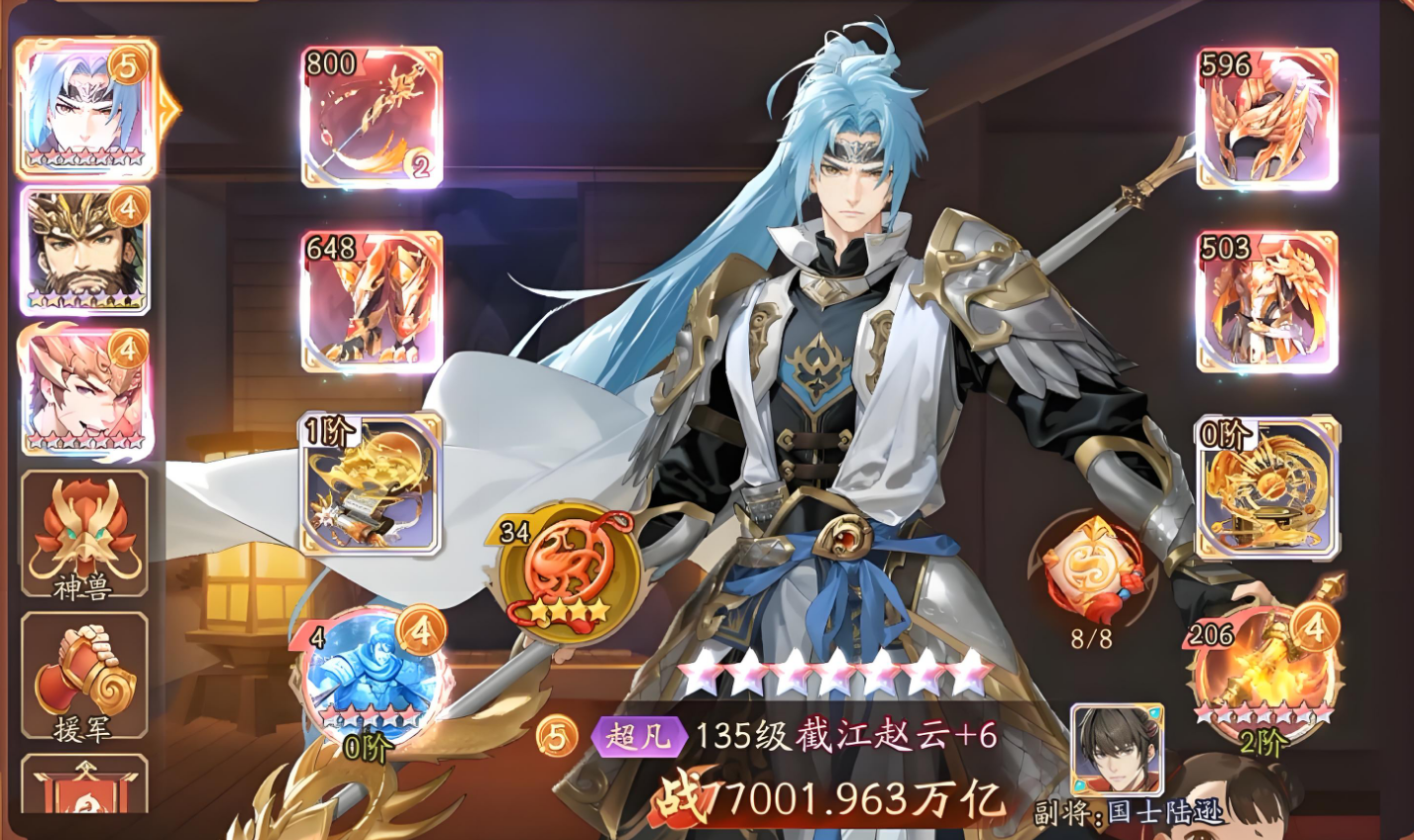Select the 1阶 golden dragon treasure slot
1414x840 pixels.
pyautogui.click(x=372, y=482)
